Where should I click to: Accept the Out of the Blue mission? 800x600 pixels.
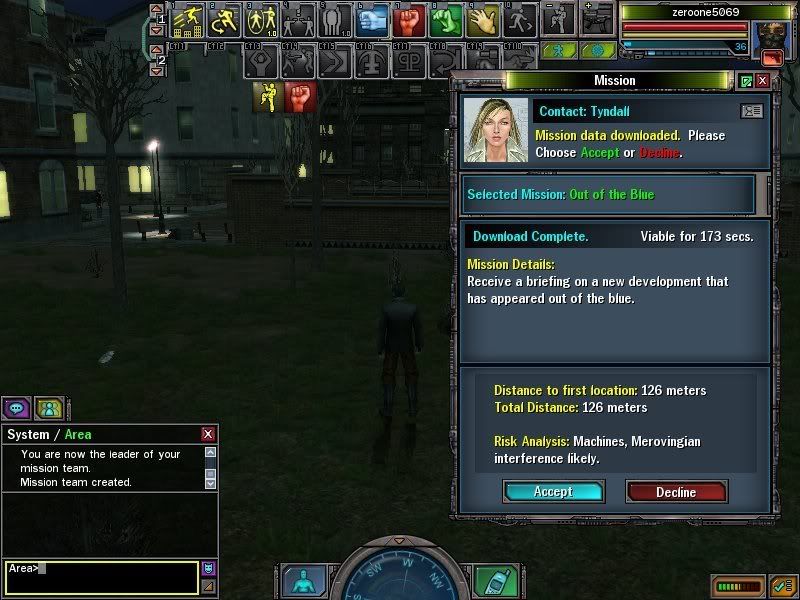pyautogui.click(x=553, y=491)
